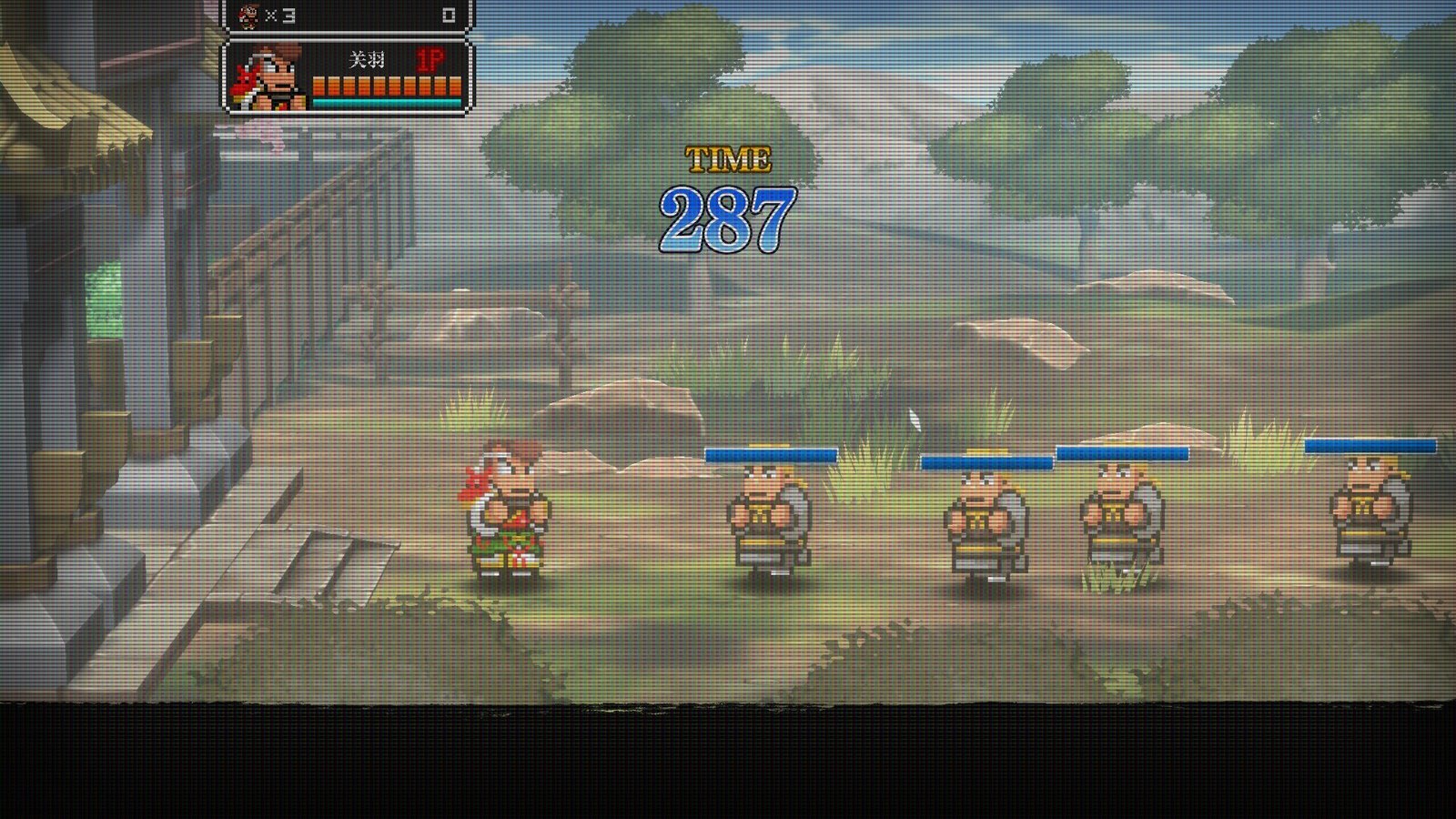Click the timer showing 287
This screenshot has height=819, width=1456.
tap(728, 215)
